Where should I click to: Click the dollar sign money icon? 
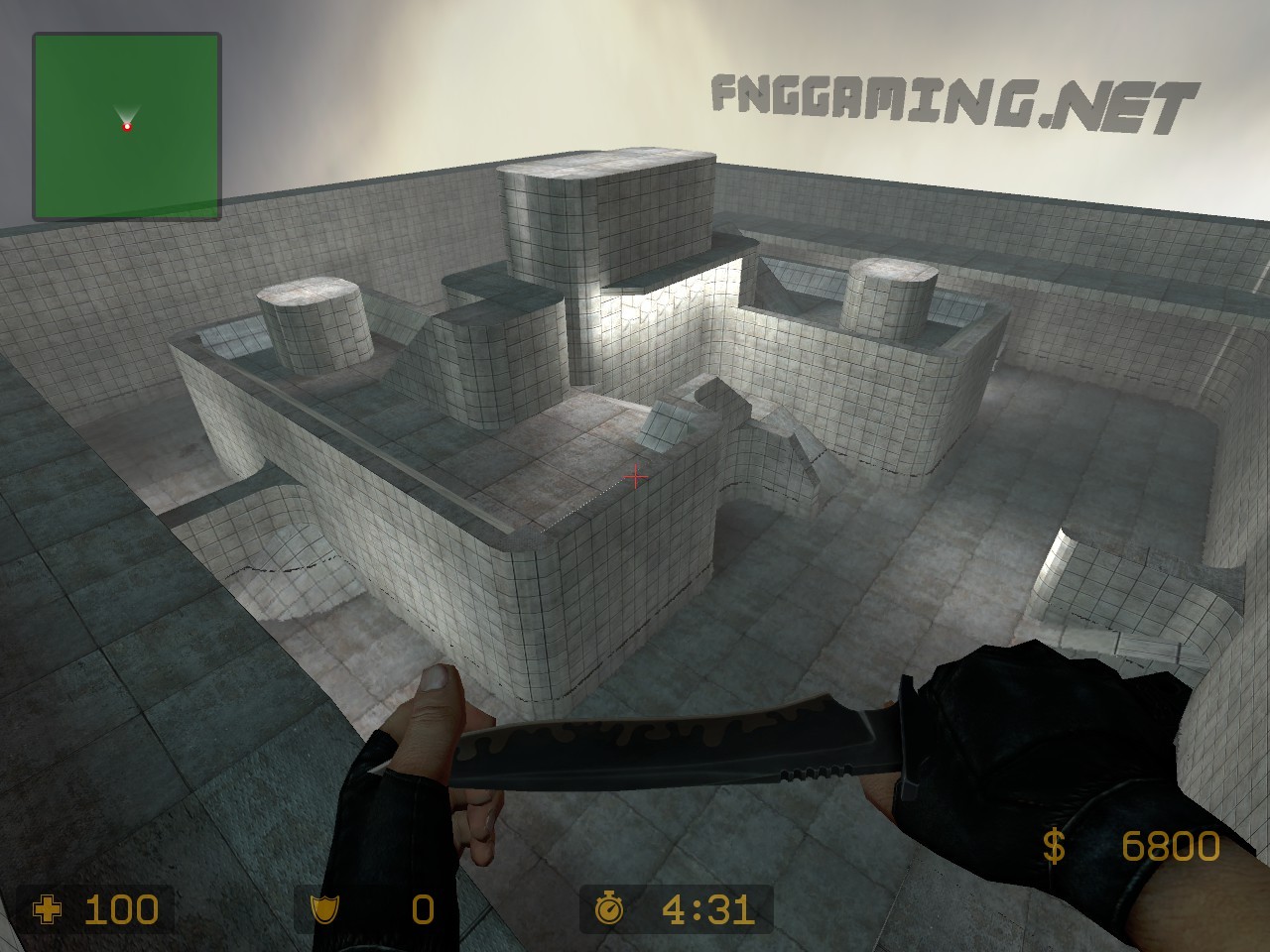coord(1054,847)
